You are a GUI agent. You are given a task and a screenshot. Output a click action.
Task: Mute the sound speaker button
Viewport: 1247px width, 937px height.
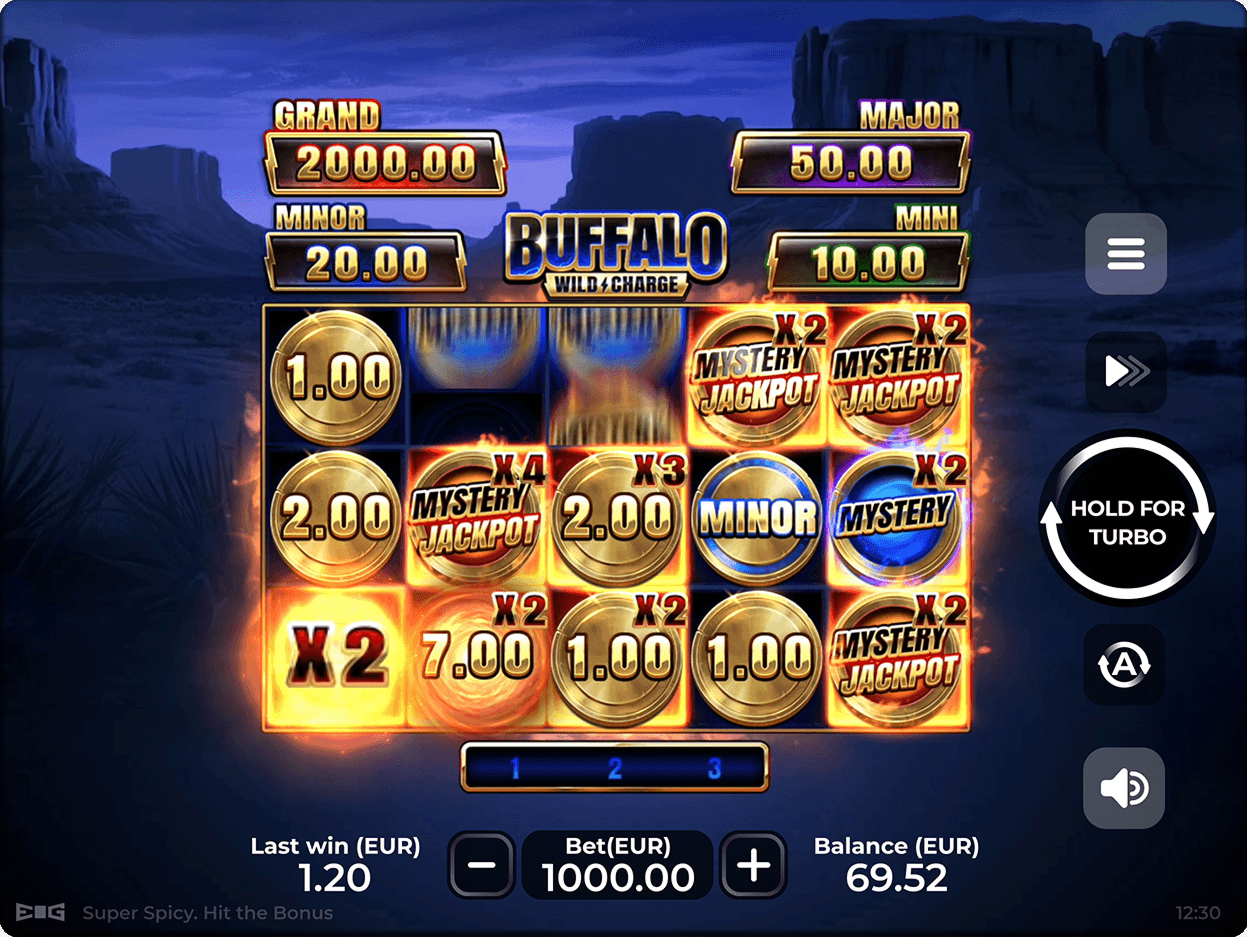coord(1124,788)
